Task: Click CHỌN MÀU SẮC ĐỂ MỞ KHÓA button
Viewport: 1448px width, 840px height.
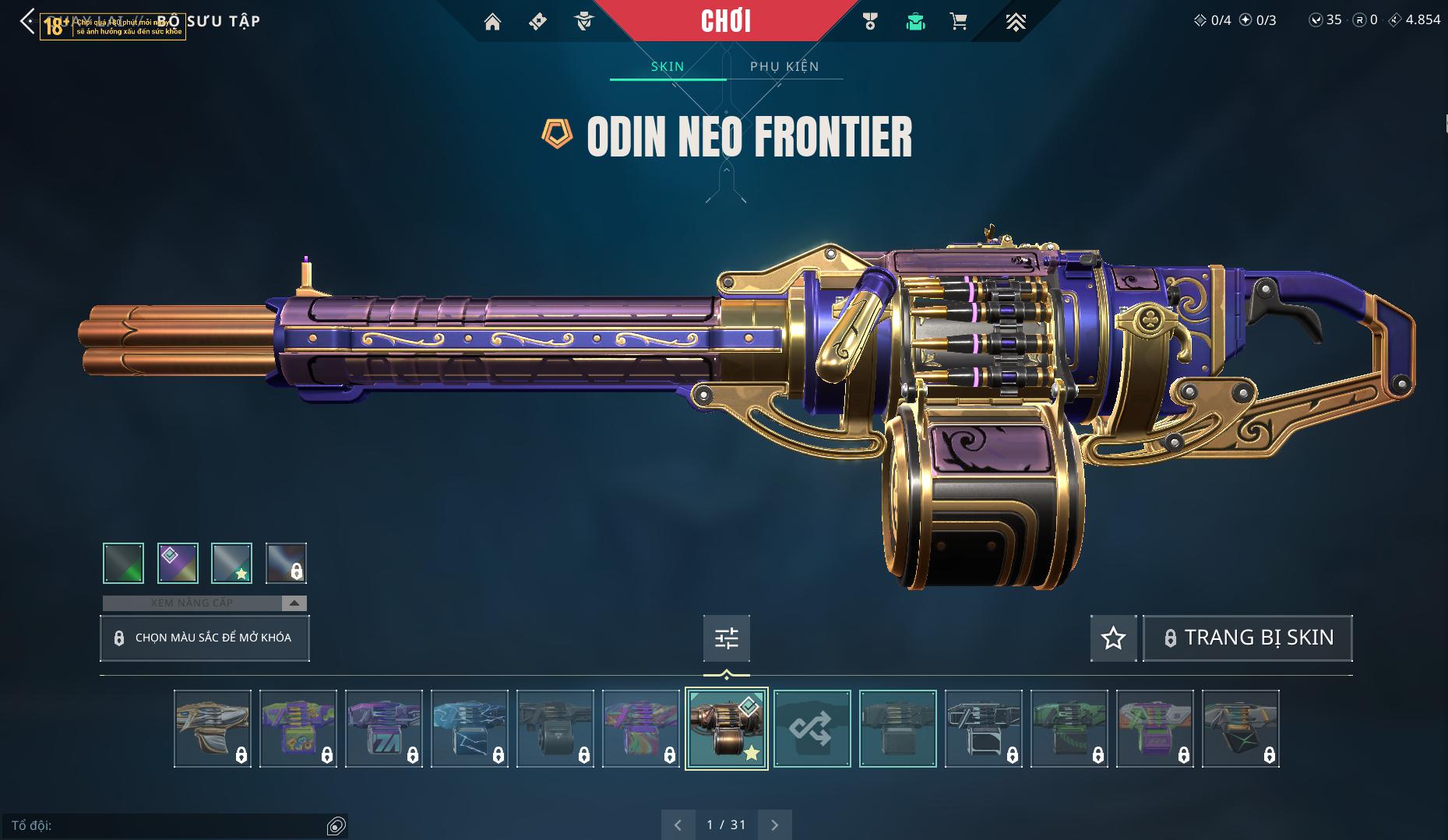Action: tap(205, 638)
